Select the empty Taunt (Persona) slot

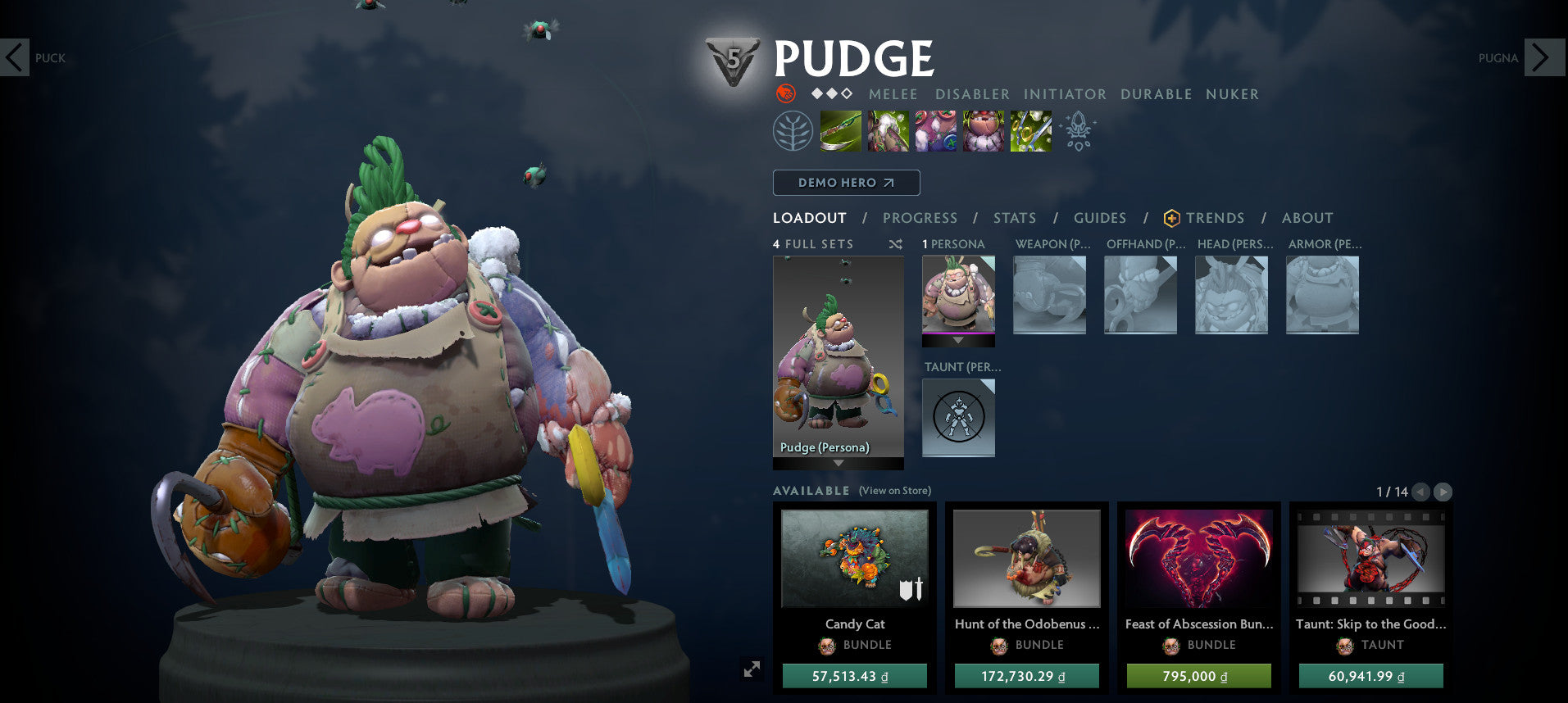957,418
